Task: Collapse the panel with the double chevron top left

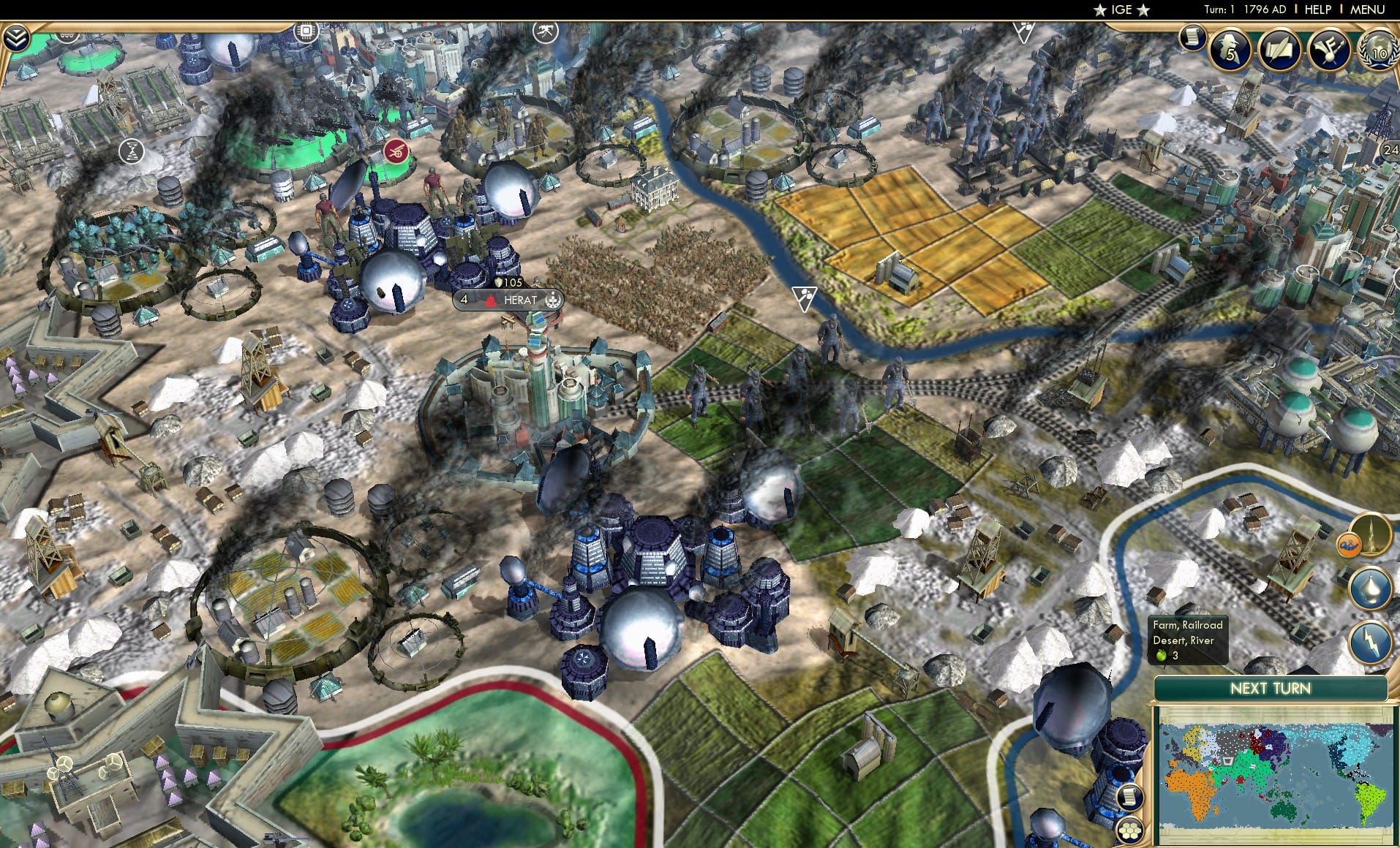Action: click(x=18, y=37)
